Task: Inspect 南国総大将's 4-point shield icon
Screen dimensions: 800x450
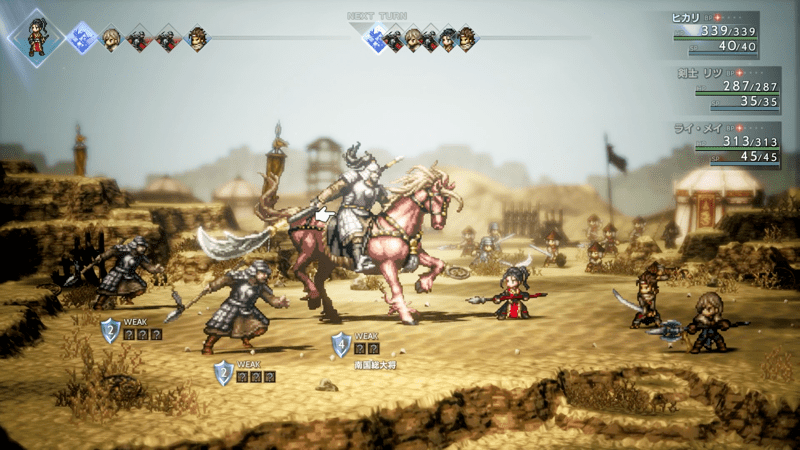Action: 341,343
